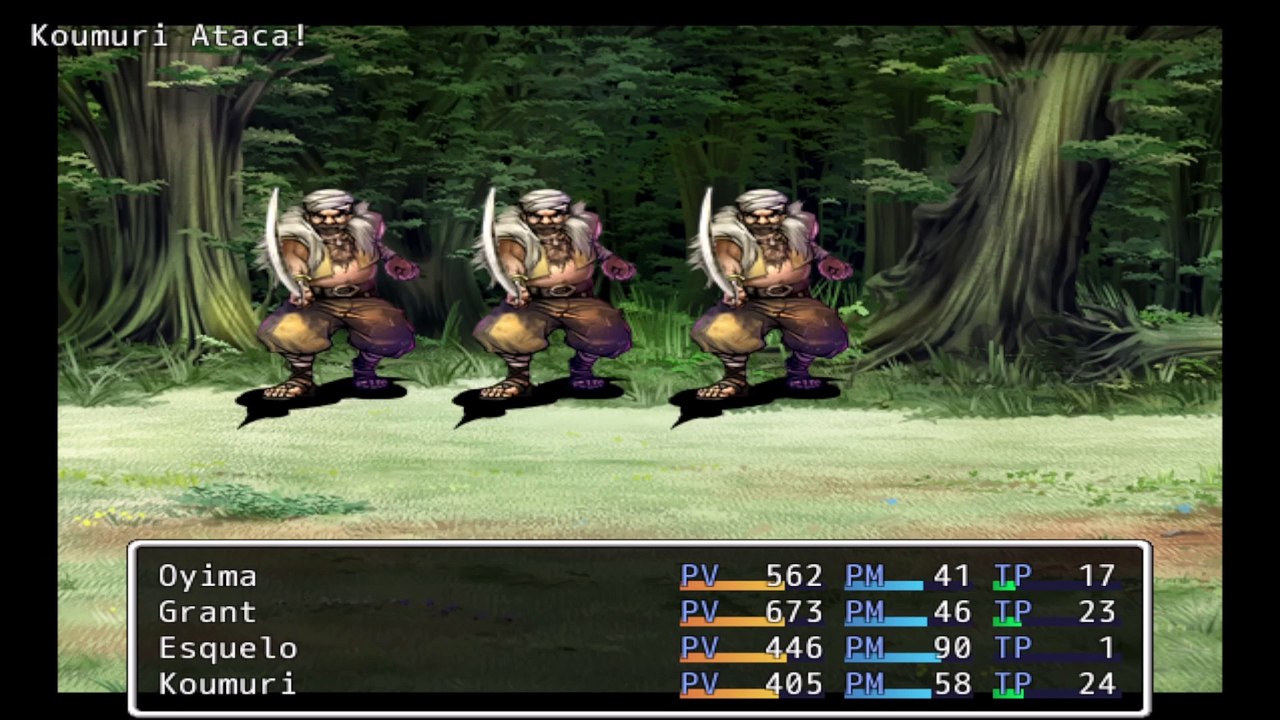The height and width of the screenshot is (720, 1280).
Task: Select Oyima in the party status list
Action: (208, 576)
